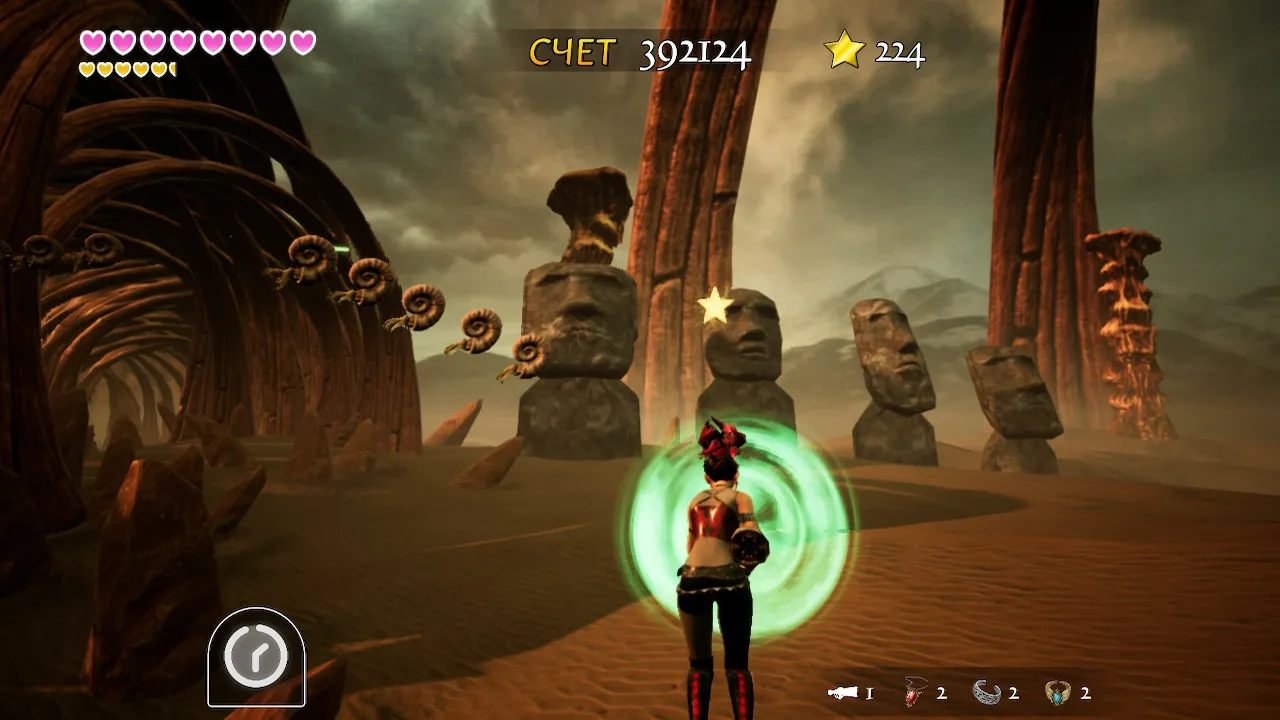Activate the clock time ability icon
1280x720 pixels.
(256, 656)
